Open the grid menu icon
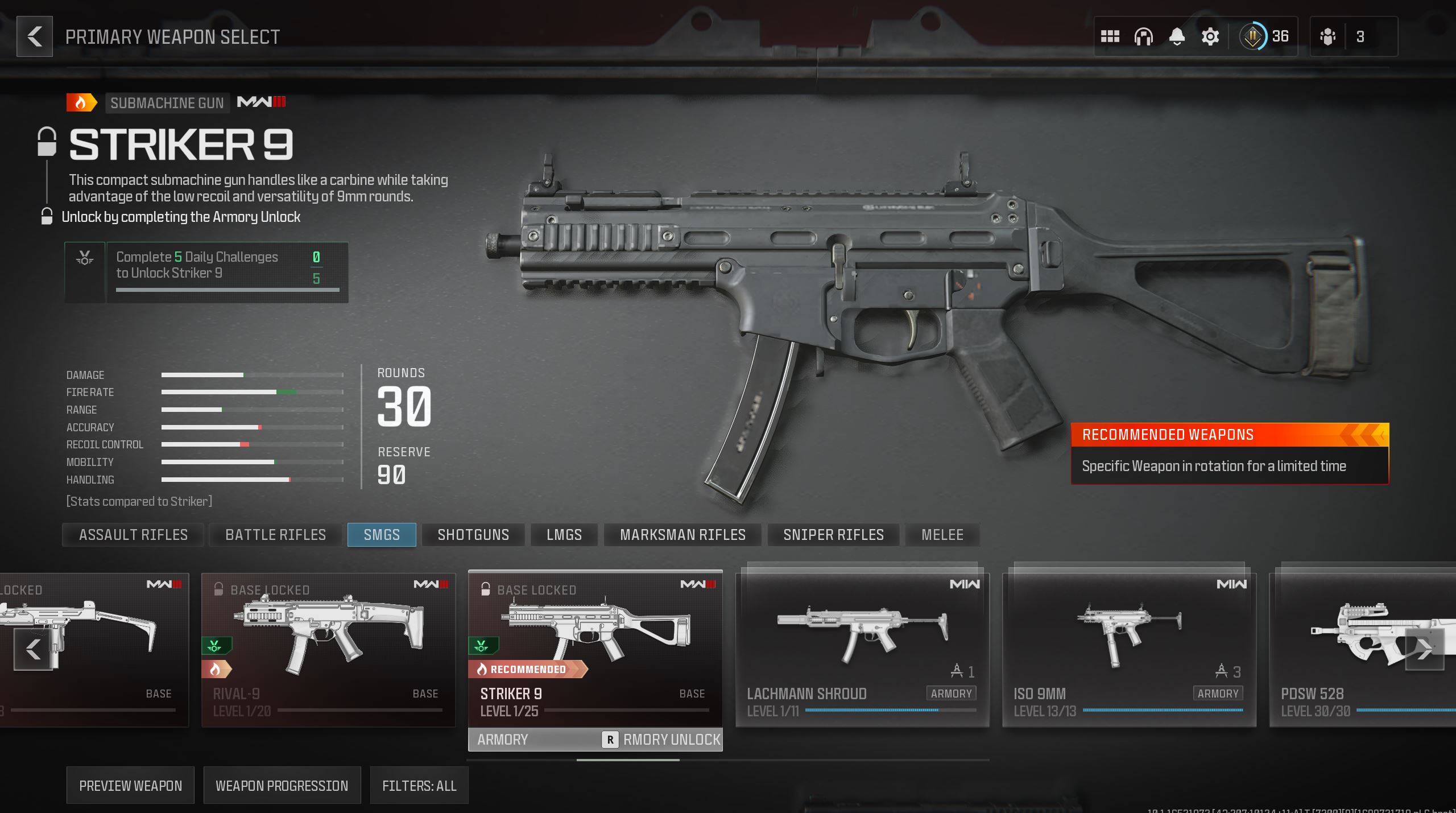Image resolution: width=1456 pixels, height=813 pixels. (x=1110, y=36)
